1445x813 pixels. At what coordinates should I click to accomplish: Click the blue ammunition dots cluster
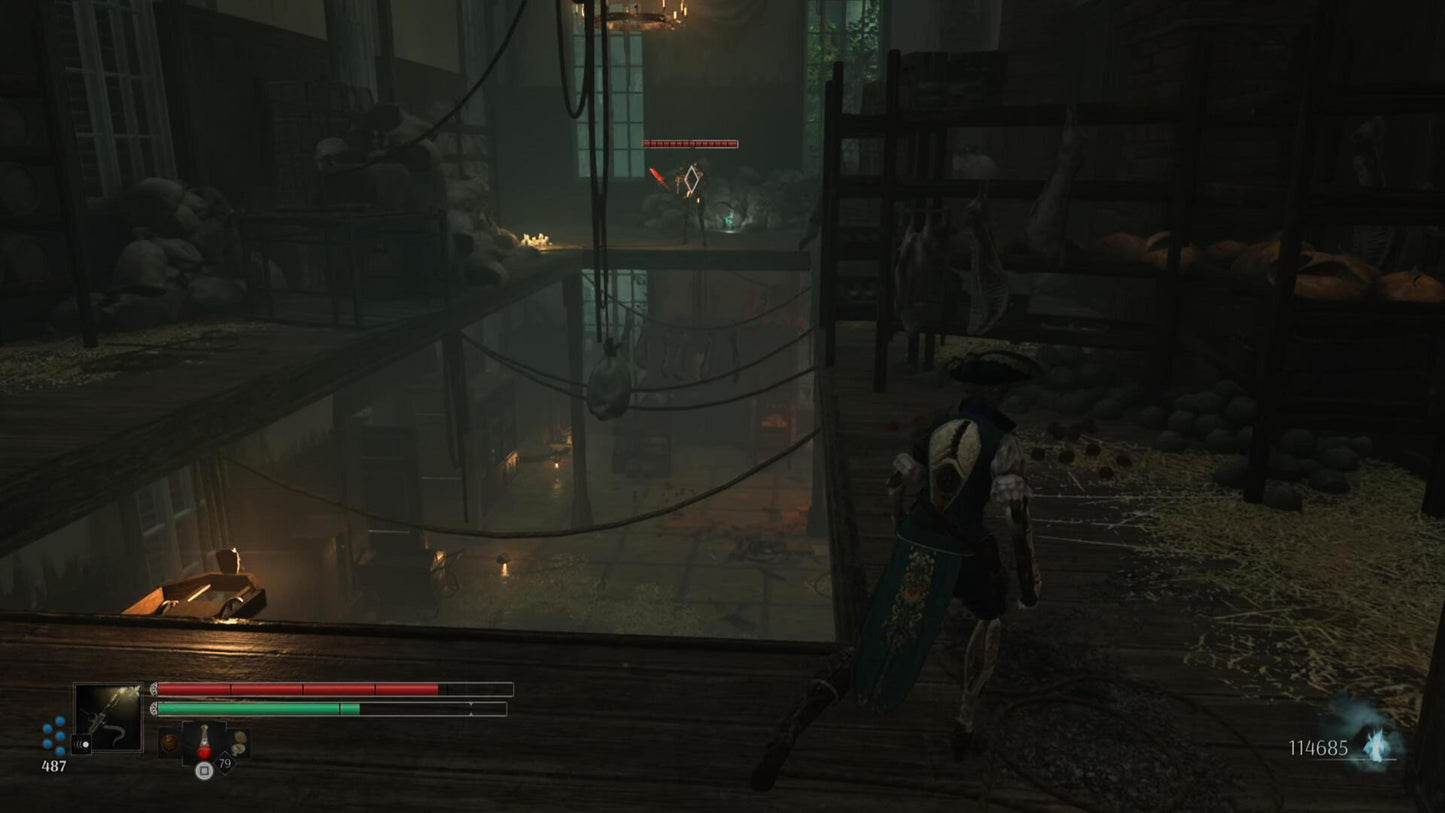point(54,735)
